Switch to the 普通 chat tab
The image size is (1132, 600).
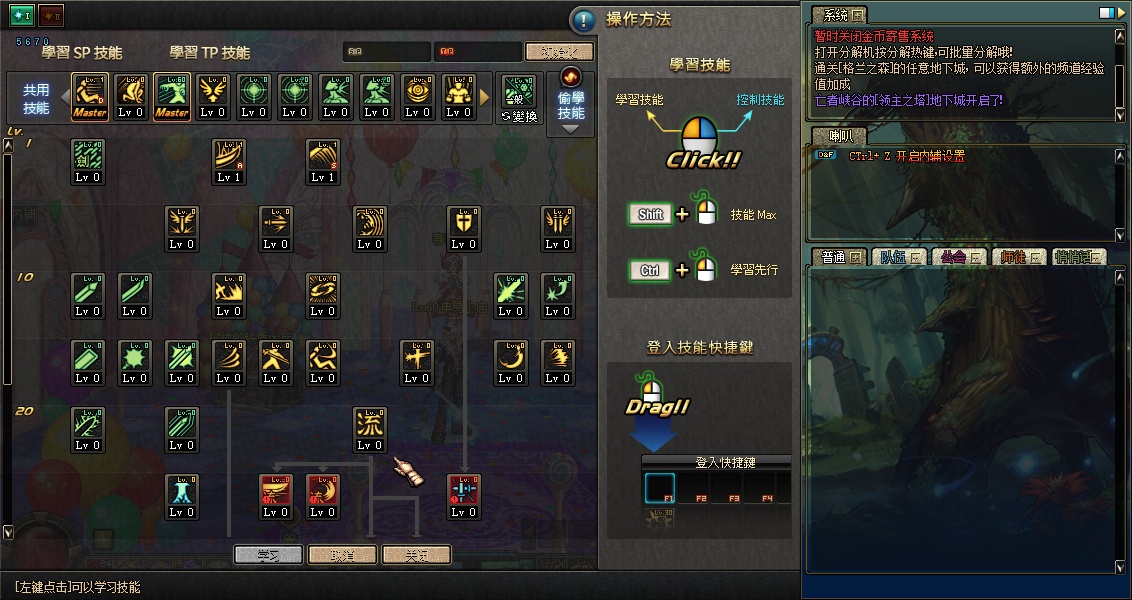point(838,257)
